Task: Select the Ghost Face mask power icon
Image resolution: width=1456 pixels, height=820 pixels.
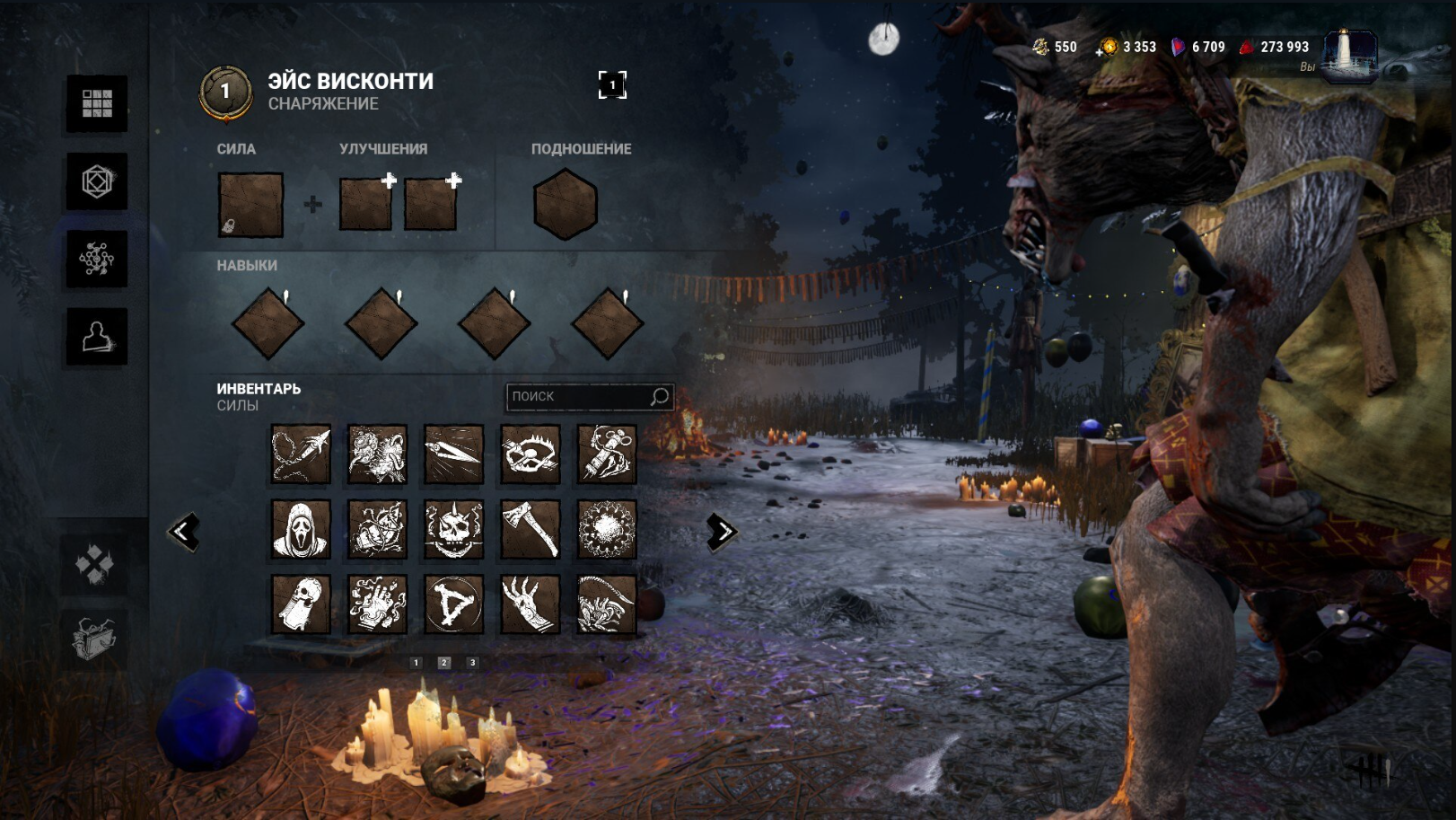Action: tap(301, 530)
